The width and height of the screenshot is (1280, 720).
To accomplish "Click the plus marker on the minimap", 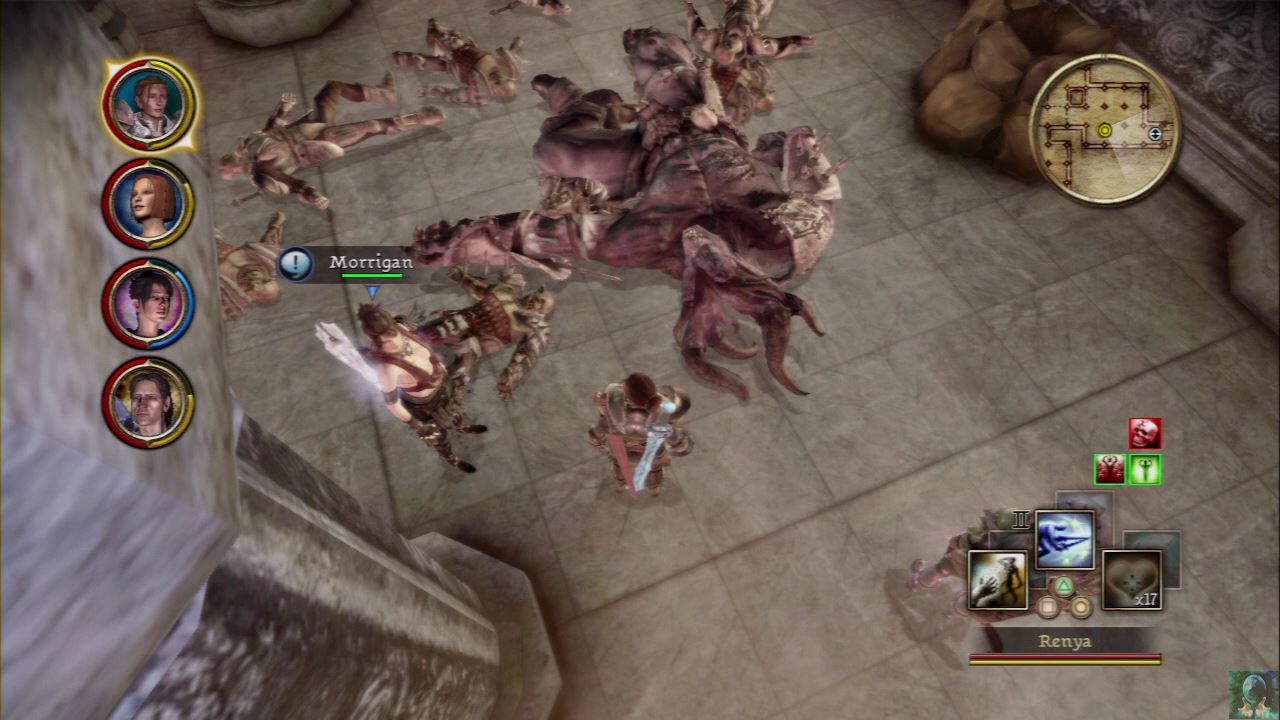I will pyautogui.click(x=1155, y=133).
